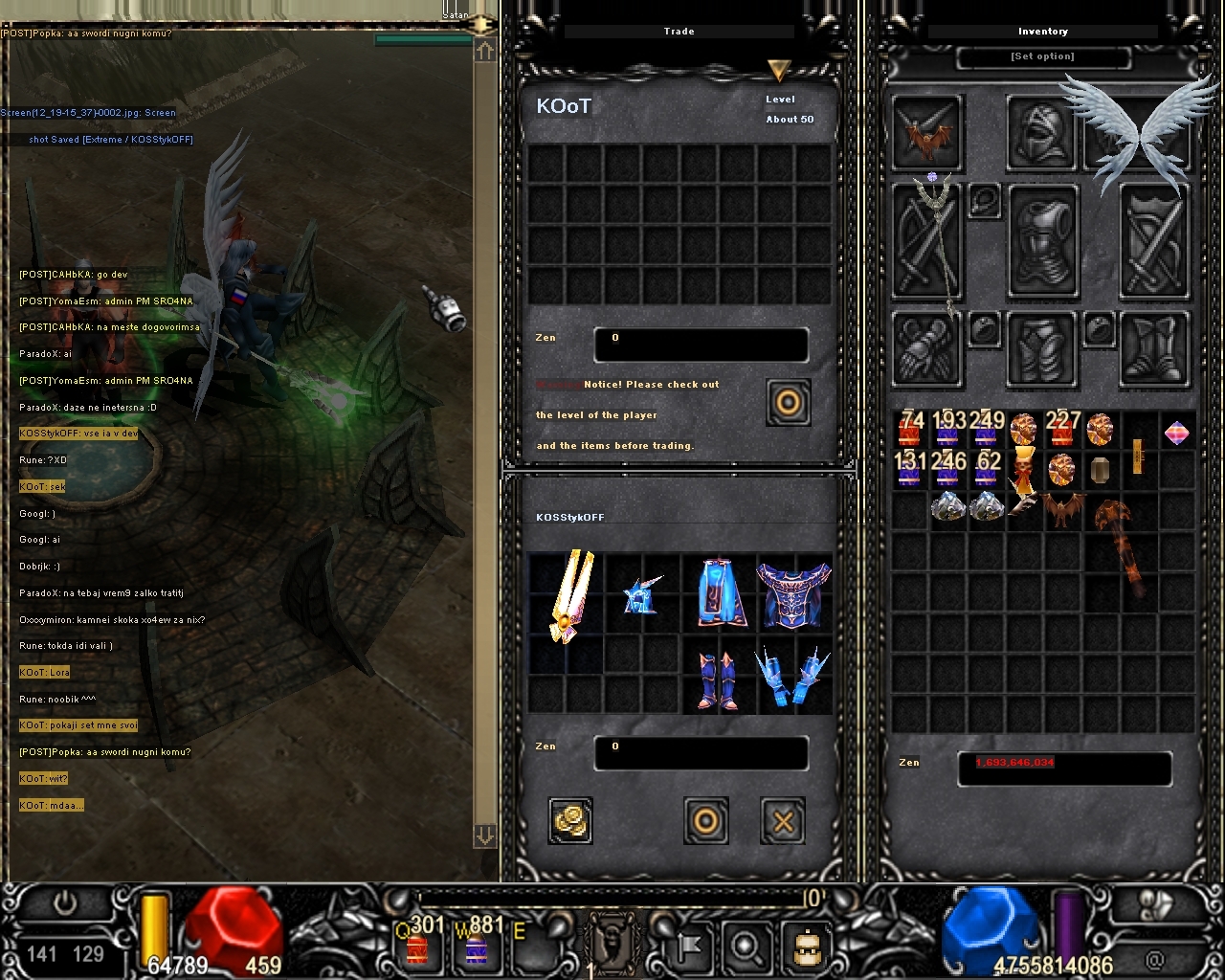Select the blue spiked gloves in trade
Image resolution: width=1225 pixels, height=980 pixels.
tap(793, 679)
